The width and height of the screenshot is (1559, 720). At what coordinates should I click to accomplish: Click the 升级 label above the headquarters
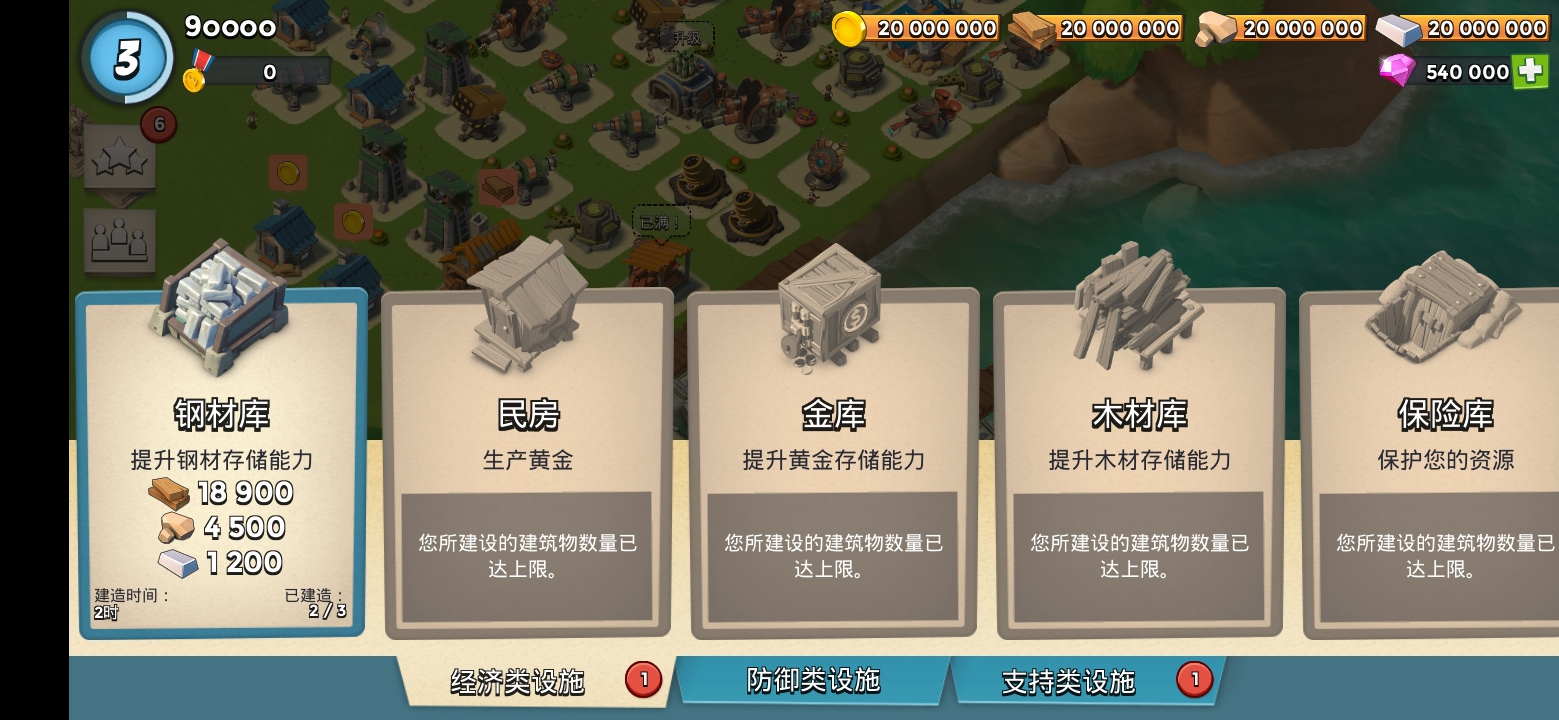[x=685, y=35]
